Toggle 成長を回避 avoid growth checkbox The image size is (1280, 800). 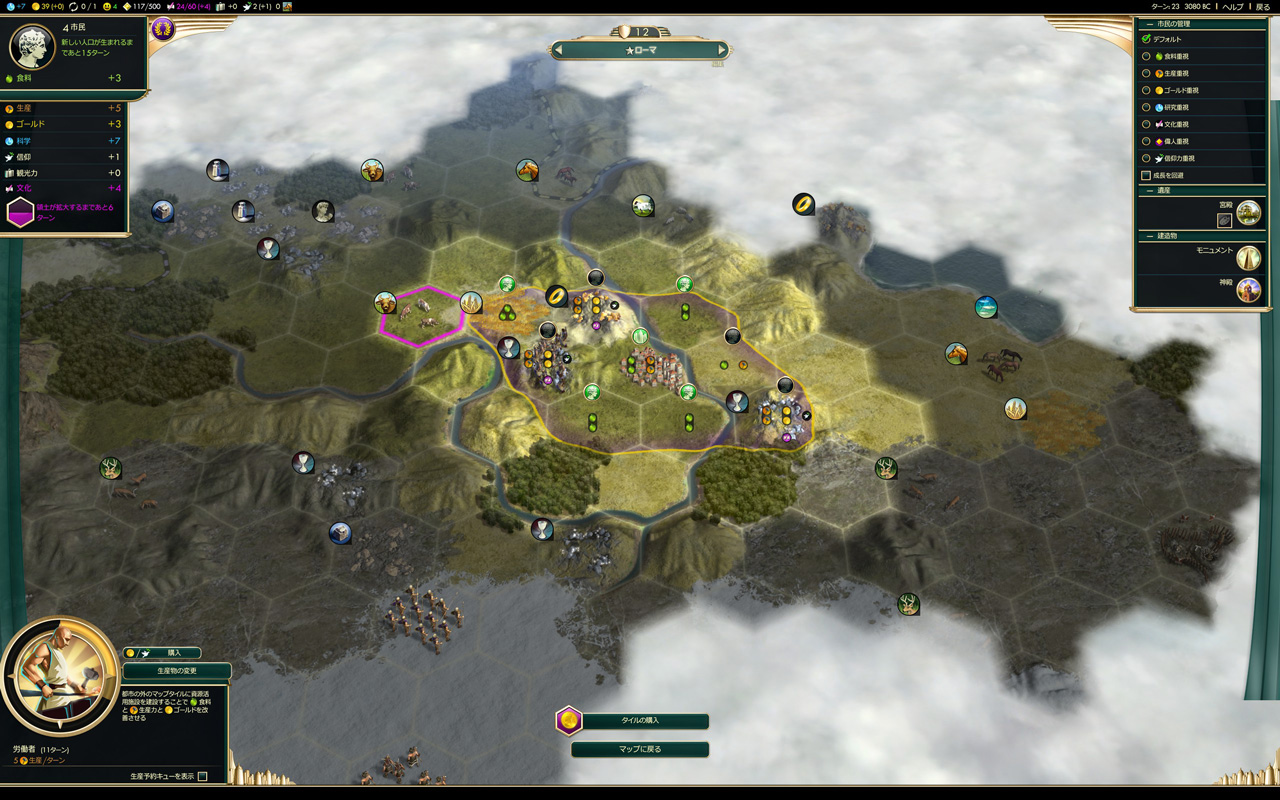1146,175
